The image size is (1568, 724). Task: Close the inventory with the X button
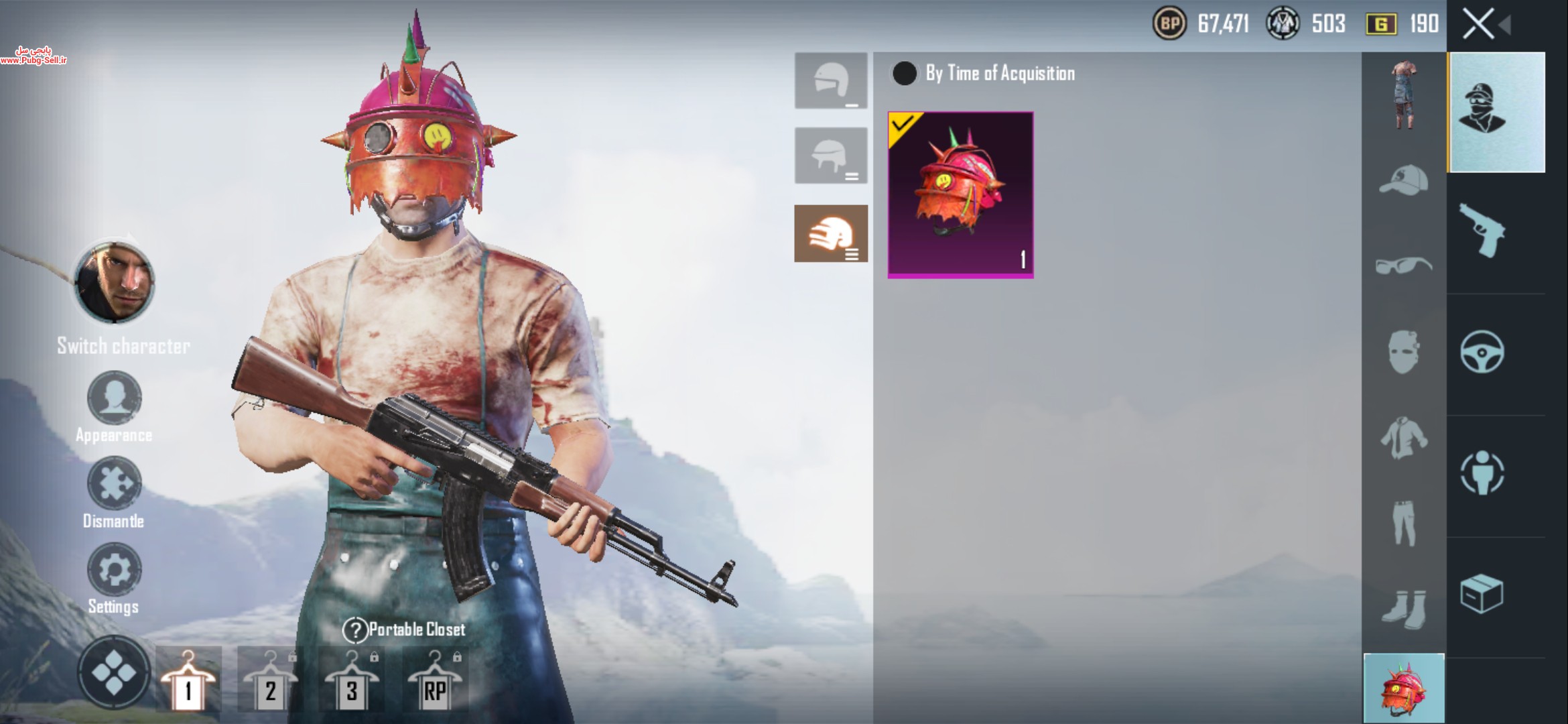coord(1478,25)
